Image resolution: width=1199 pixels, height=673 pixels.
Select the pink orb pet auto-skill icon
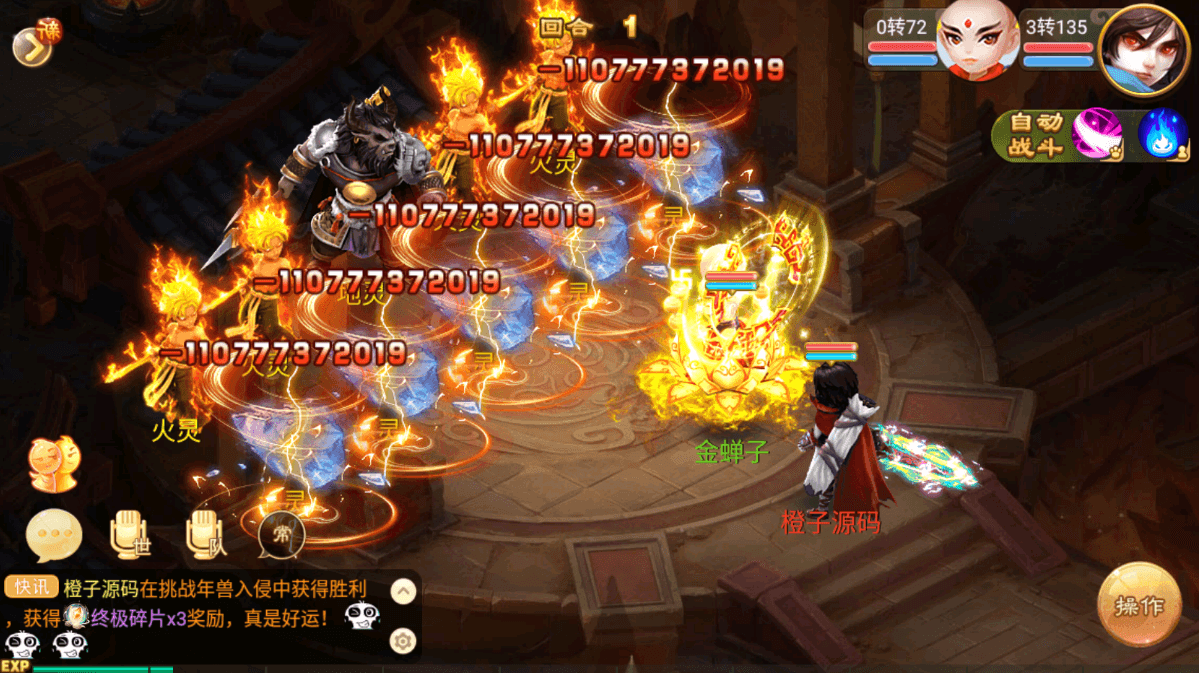pyautogui.click(x=1096, y=134)
